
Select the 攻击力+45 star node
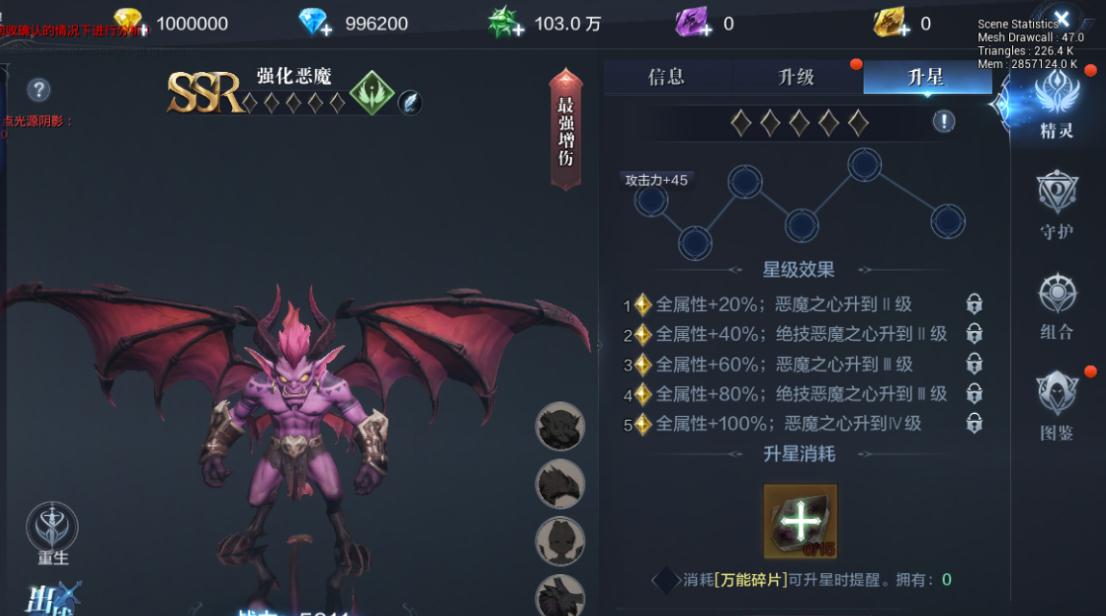coord(651,201)
